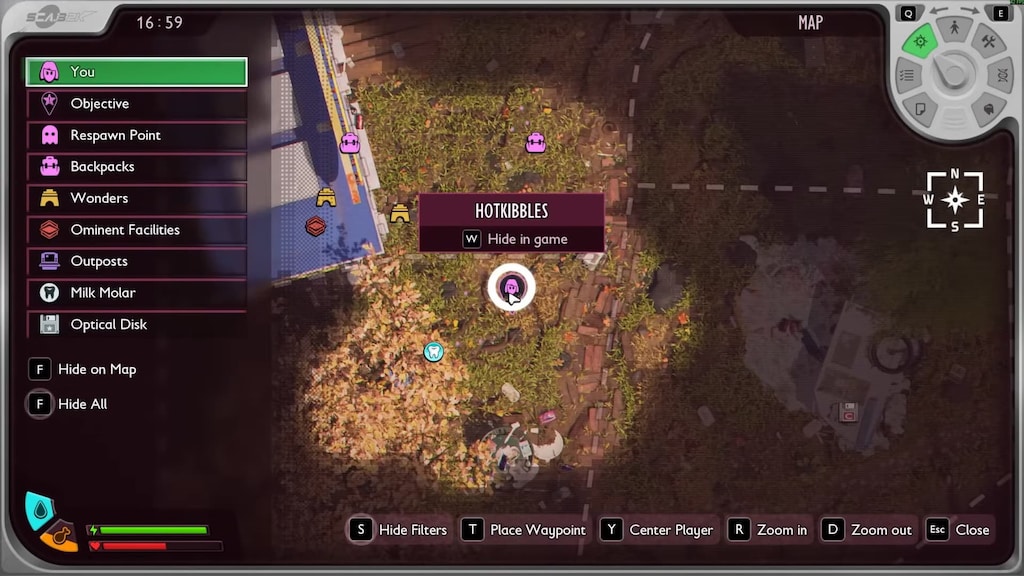1024x576 pixels.
Task: Choose the Ominent Facilities filter
Action: 136,230
